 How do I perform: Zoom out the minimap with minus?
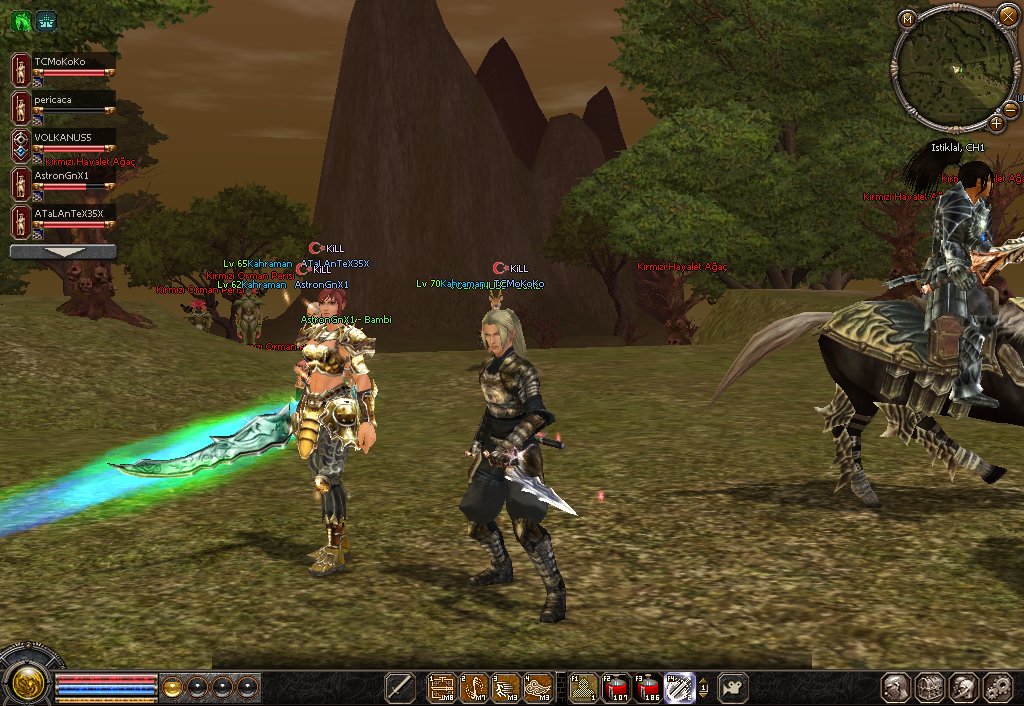tap(1011, 108)
